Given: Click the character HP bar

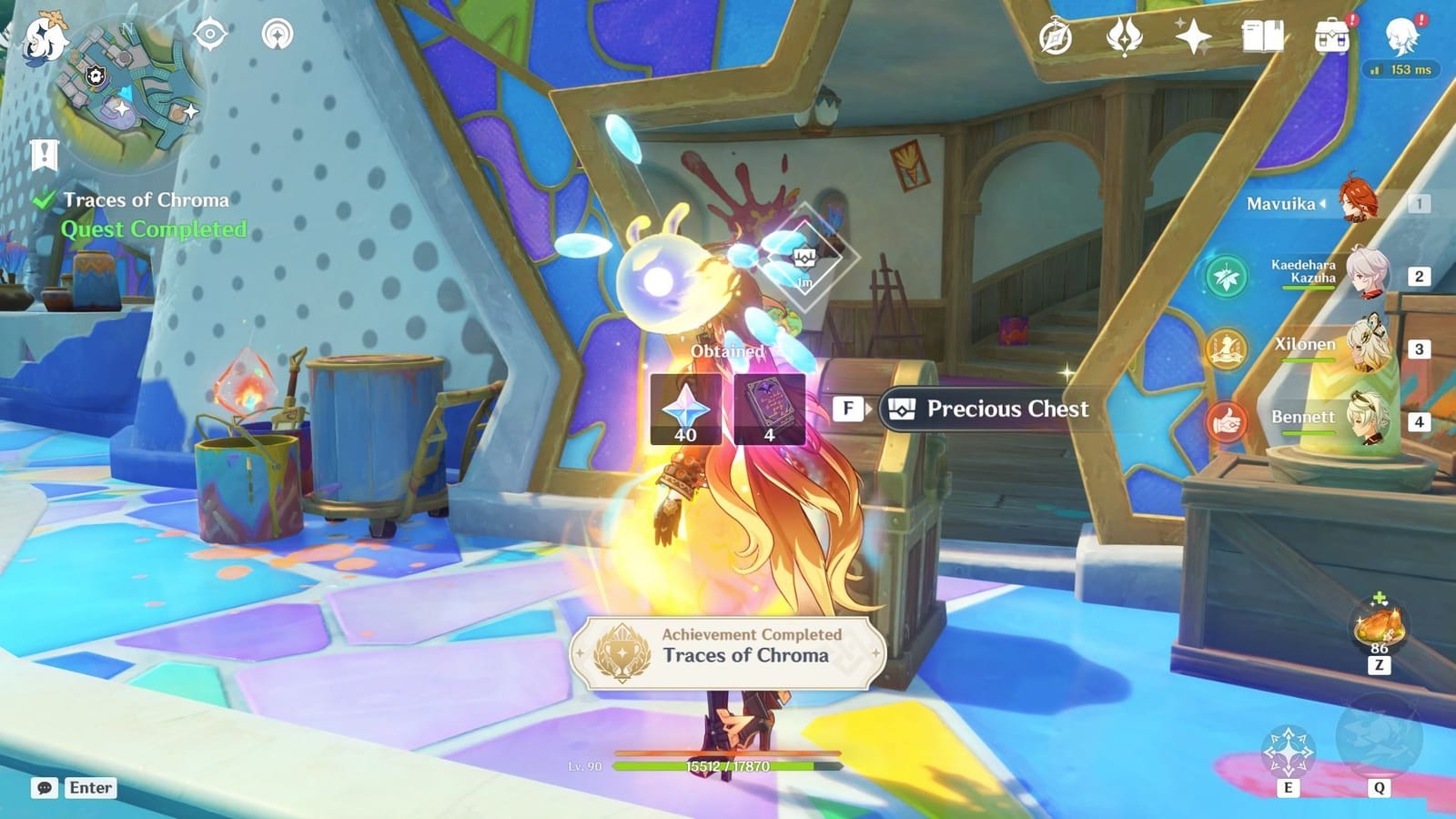Looking at the screenshot, I should coord(728,766).
